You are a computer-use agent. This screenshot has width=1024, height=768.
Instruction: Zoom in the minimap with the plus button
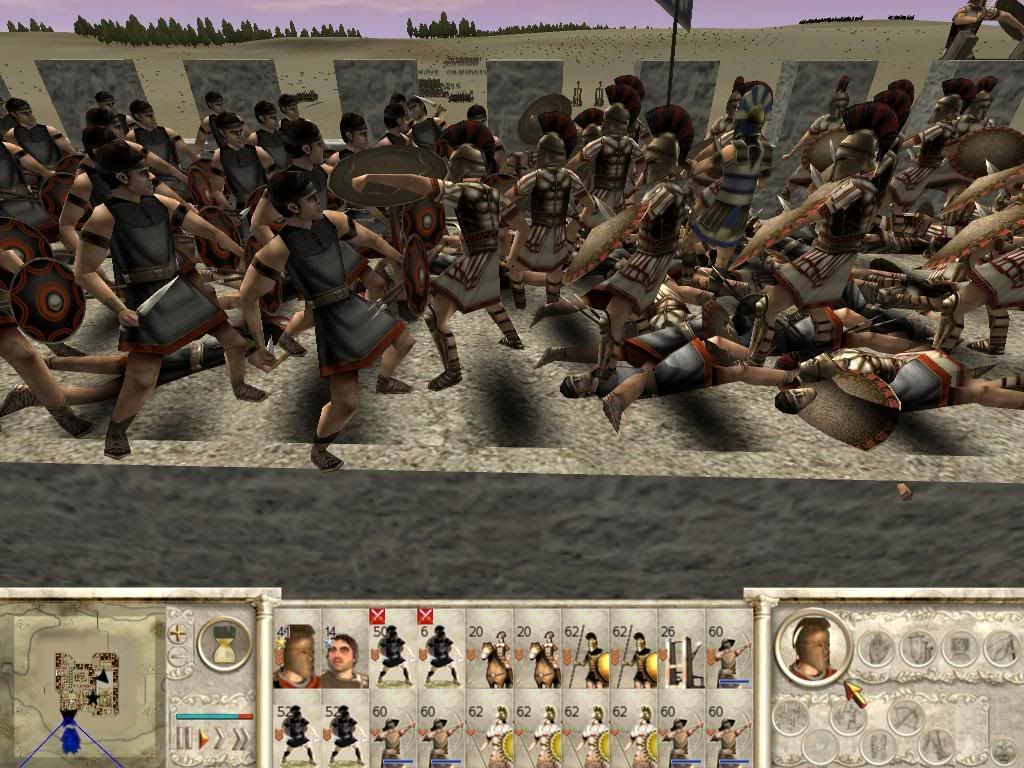179,633
